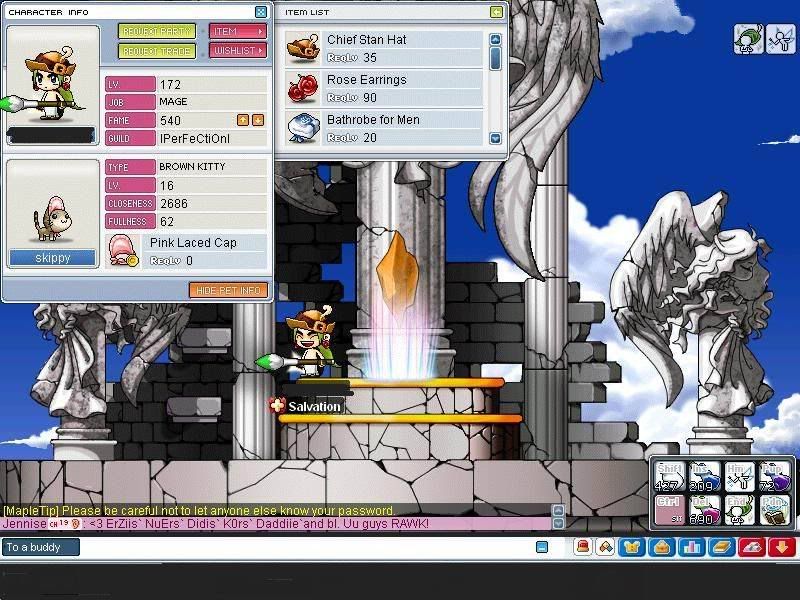Click the winged fairy buff icon
Screen dimensions: 800x600
[x=780, y=38]
